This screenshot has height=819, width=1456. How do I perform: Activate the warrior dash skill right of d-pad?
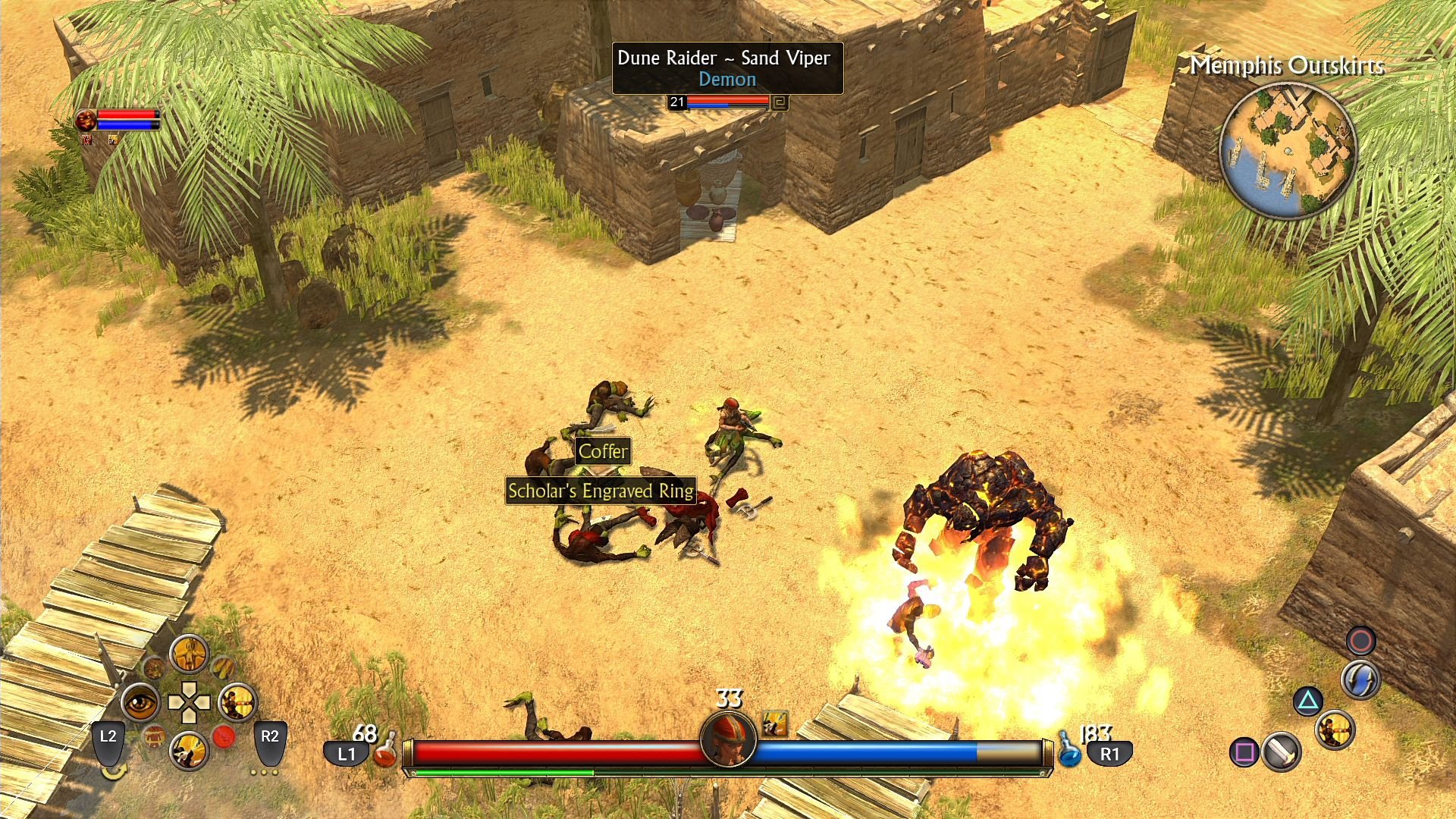coord(237,702)
